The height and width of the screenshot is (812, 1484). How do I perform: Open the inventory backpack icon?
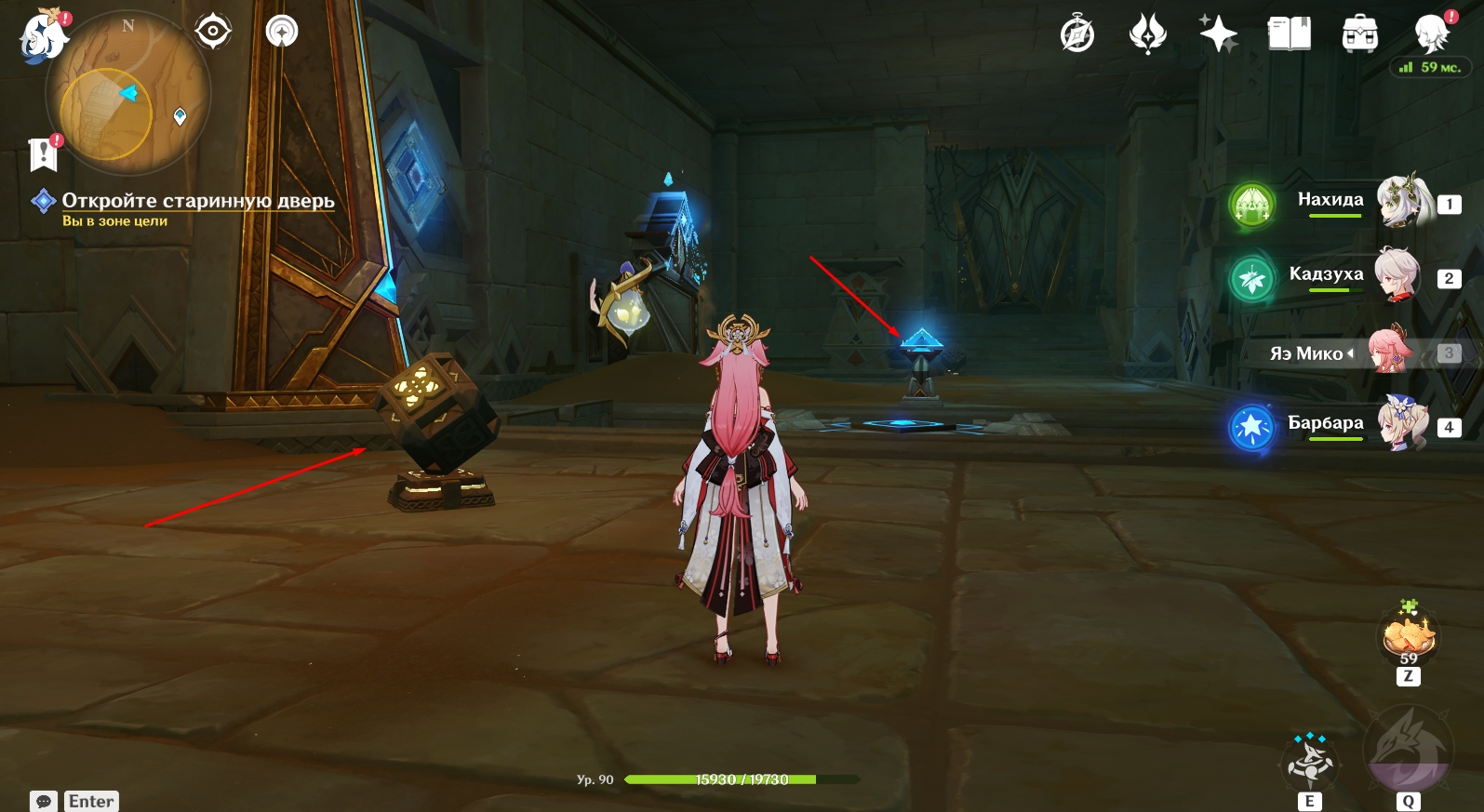tap(1359, 34)
